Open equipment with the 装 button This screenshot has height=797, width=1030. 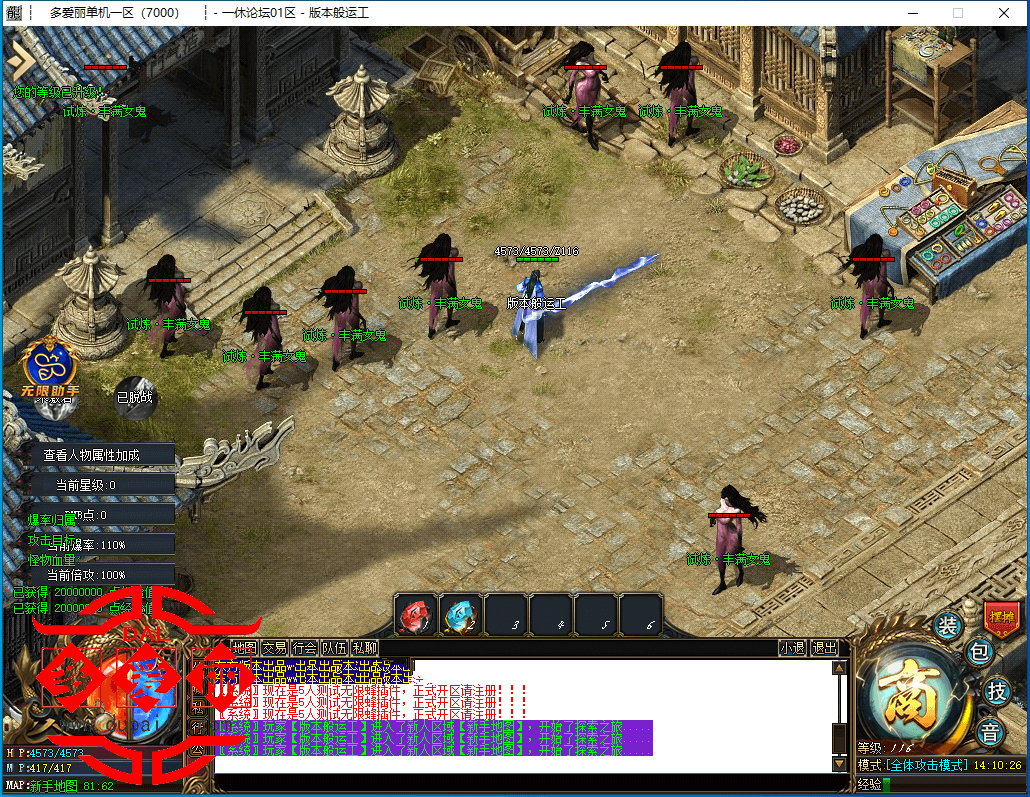[x=946, y=627]
